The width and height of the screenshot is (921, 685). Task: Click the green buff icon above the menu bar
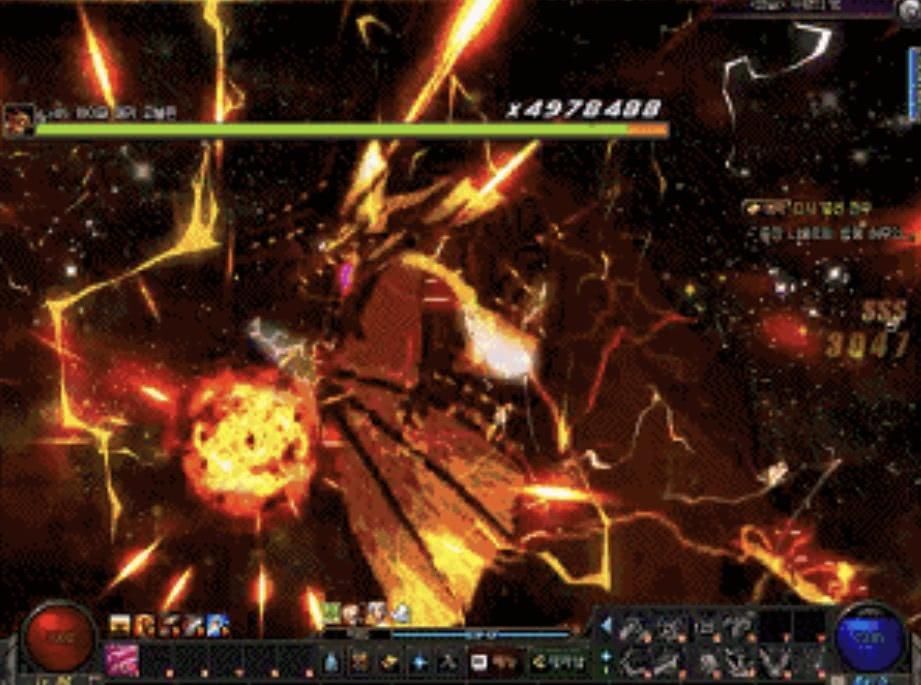pos(331,612)
